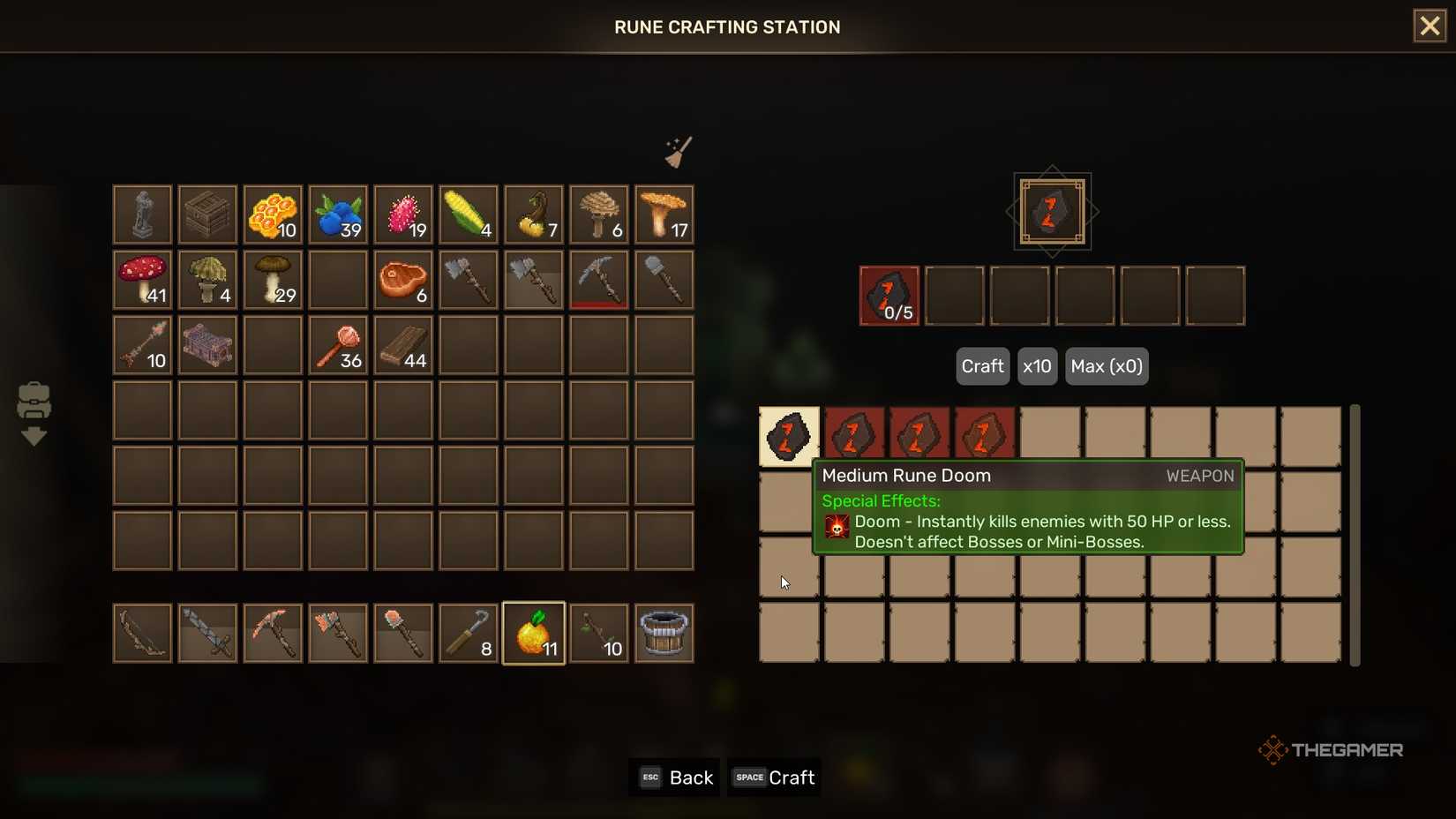Select the wooden bow in the hotbar
The height and width of the screenshot is (819, 1456).
pos(142,632)
